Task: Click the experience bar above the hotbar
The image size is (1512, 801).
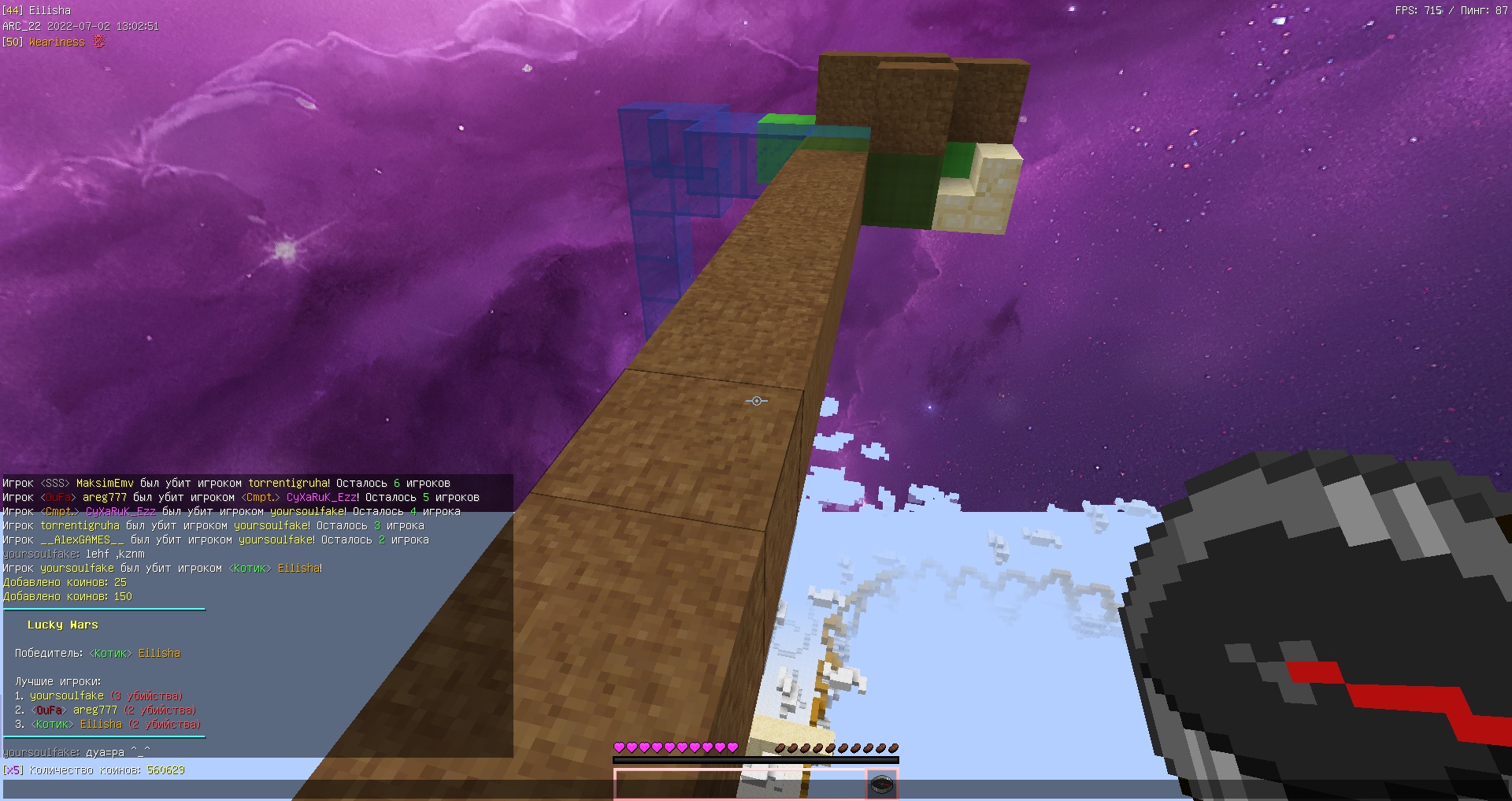Action: pyautogui.click(x=754, y=758)
